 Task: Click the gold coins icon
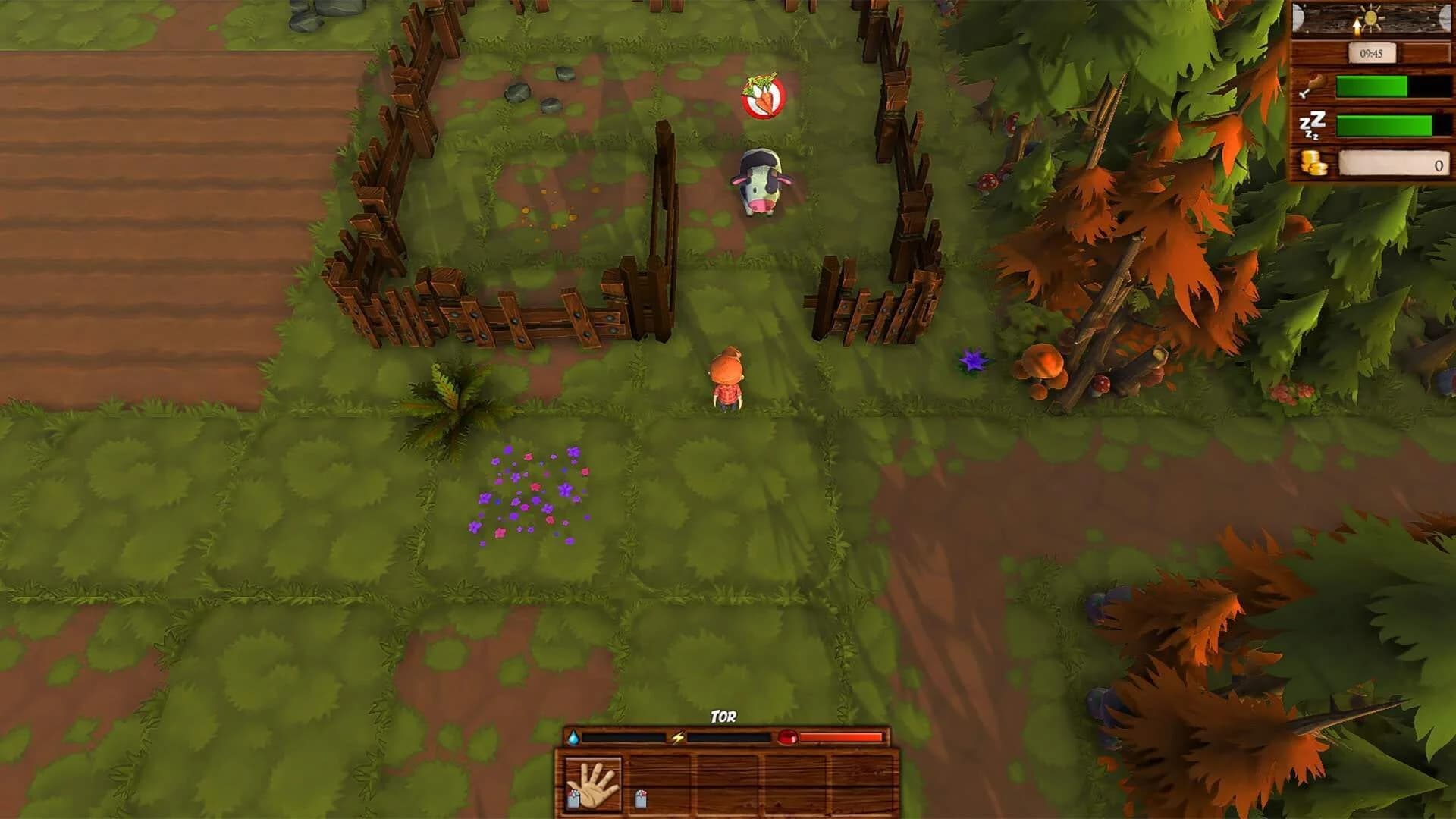(1313, 162)
